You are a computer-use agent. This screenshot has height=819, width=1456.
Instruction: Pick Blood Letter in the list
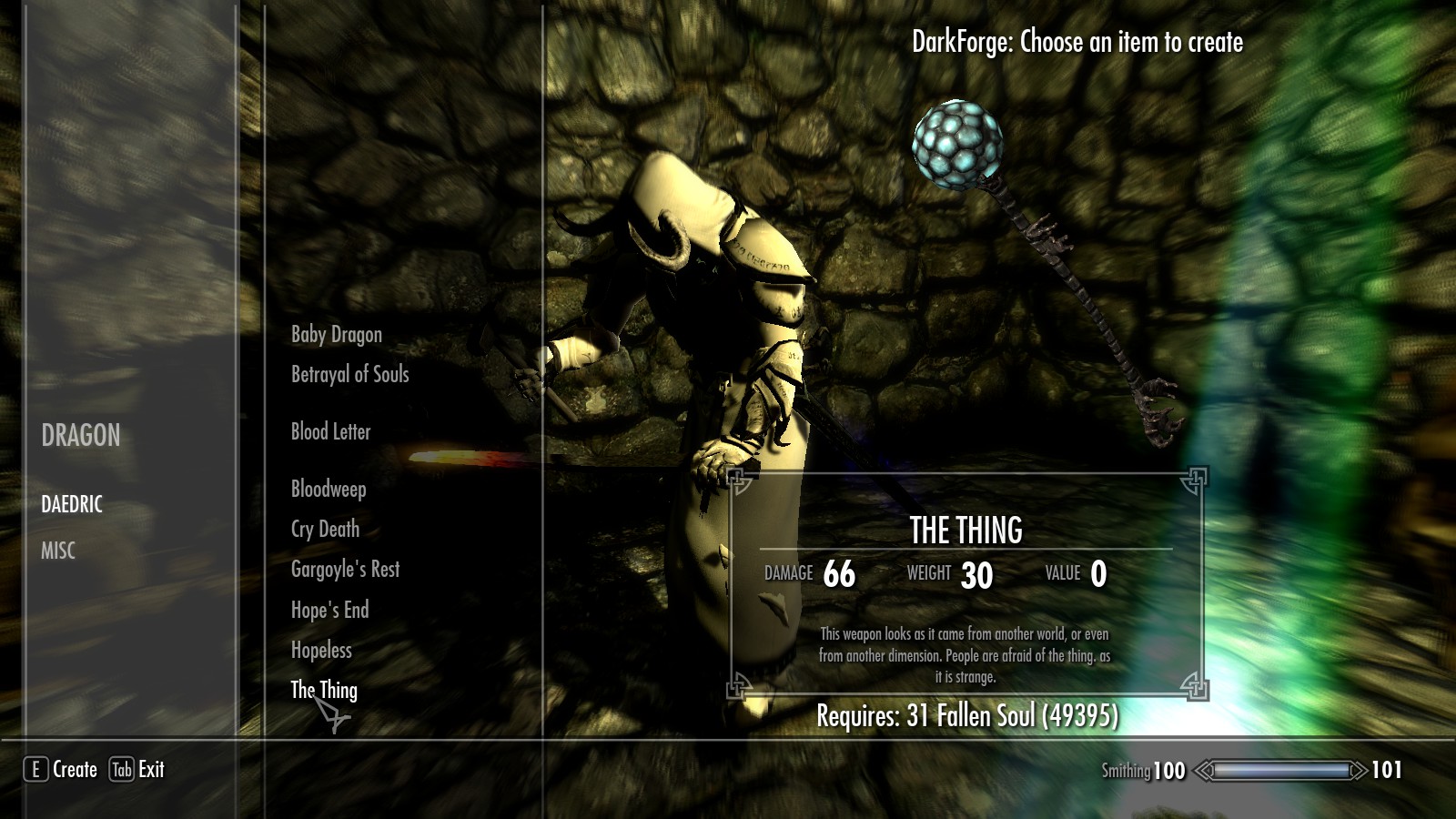tap(331, 432)
